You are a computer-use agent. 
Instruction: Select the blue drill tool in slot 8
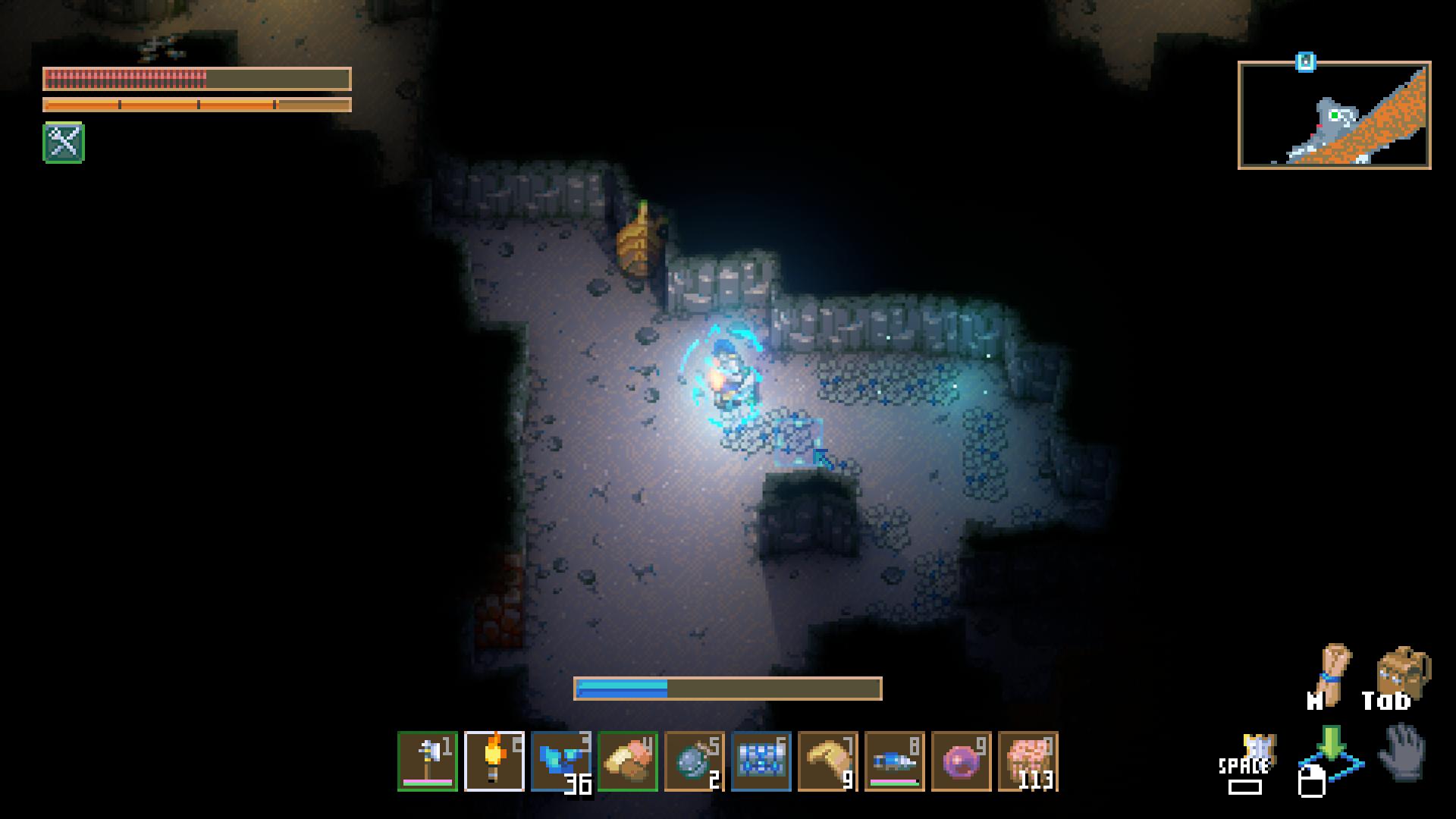(x=895, y=761)
